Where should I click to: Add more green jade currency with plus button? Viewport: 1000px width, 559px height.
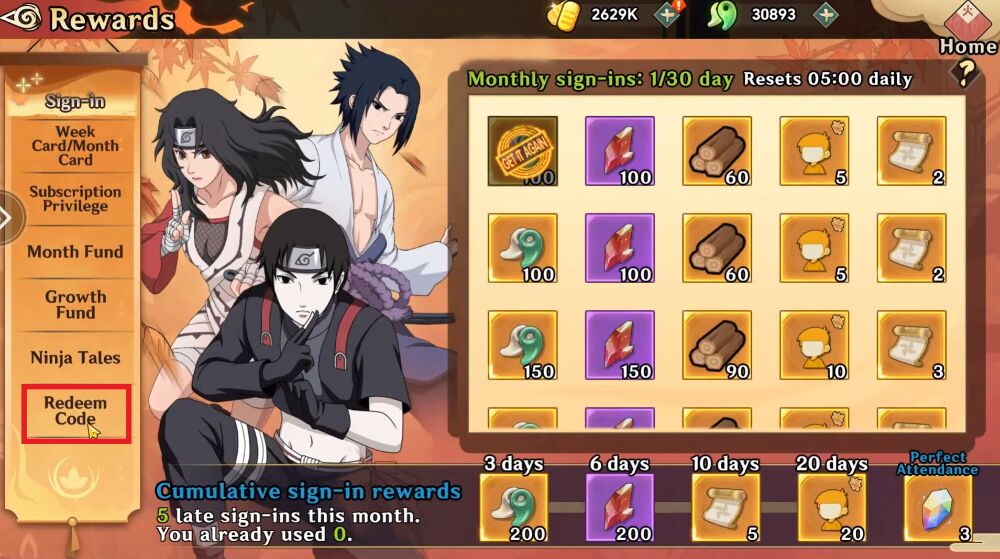click(825, 15)
